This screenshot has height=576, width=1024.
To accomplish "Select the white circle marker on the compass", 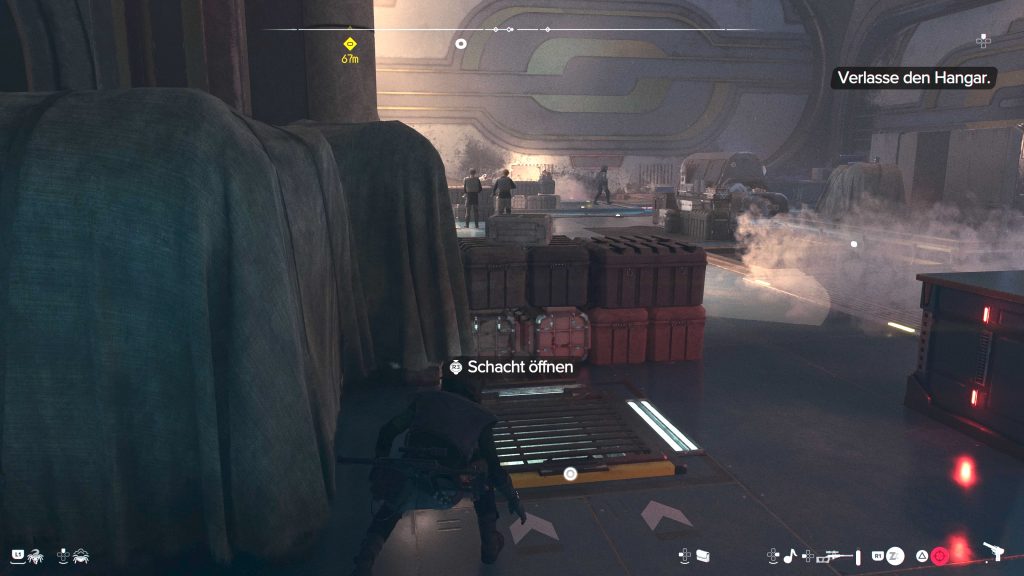I will [461, 43].
